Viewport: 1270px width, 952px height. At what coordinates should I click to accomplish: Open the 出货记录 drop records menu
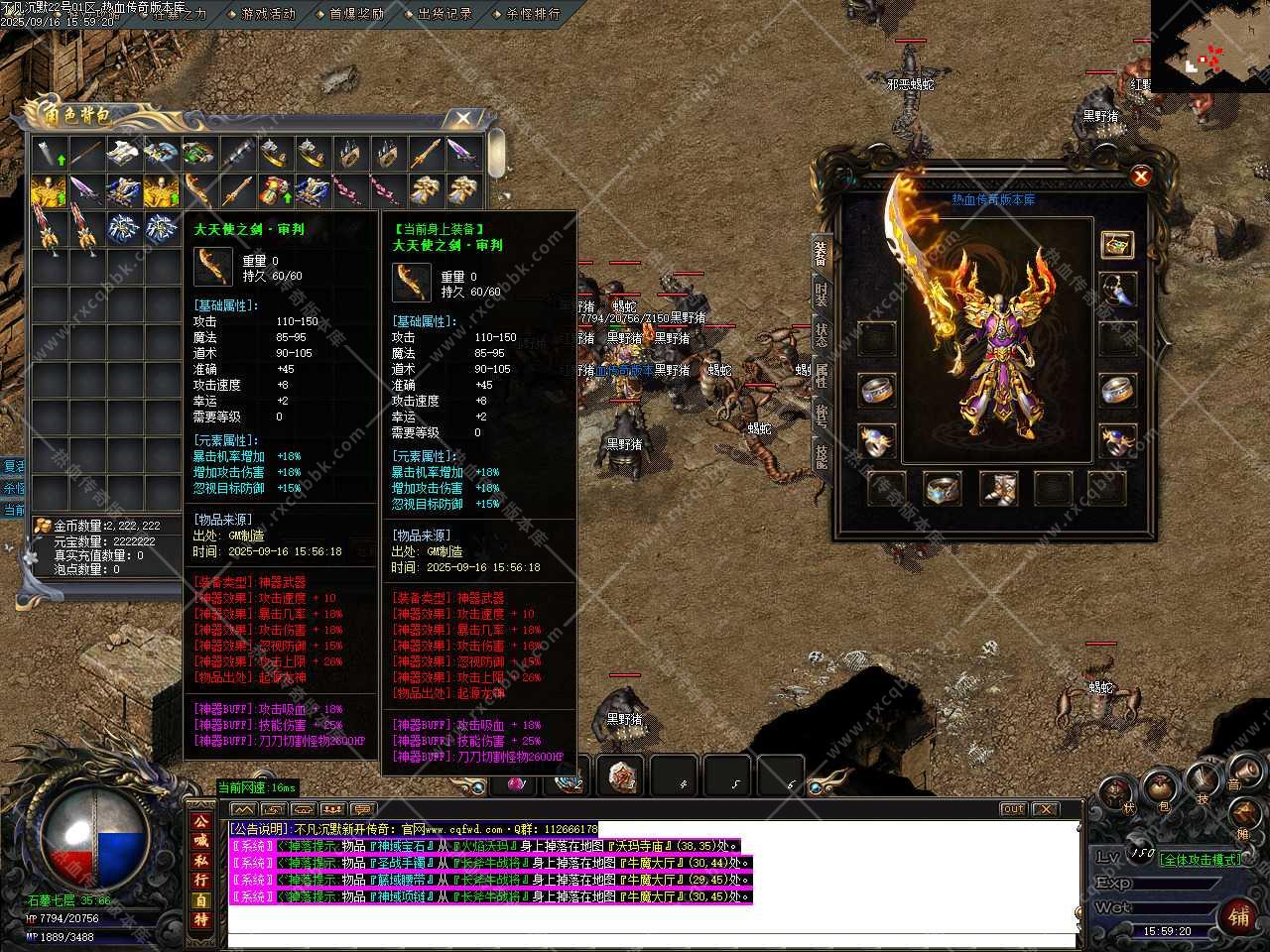444,14
